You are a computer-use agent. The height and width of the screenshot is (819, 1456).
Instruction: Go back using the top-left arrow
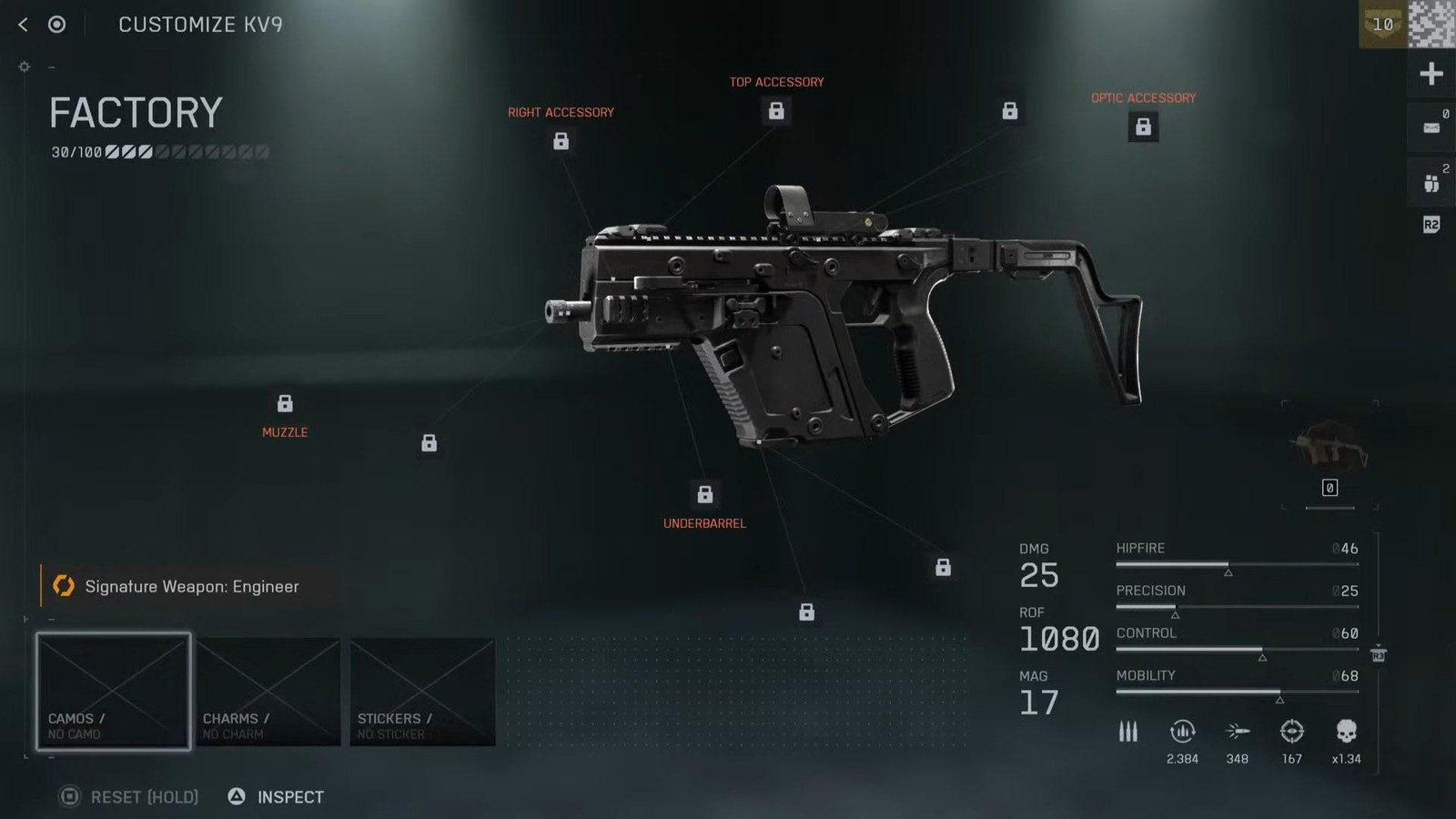[24, 25]
